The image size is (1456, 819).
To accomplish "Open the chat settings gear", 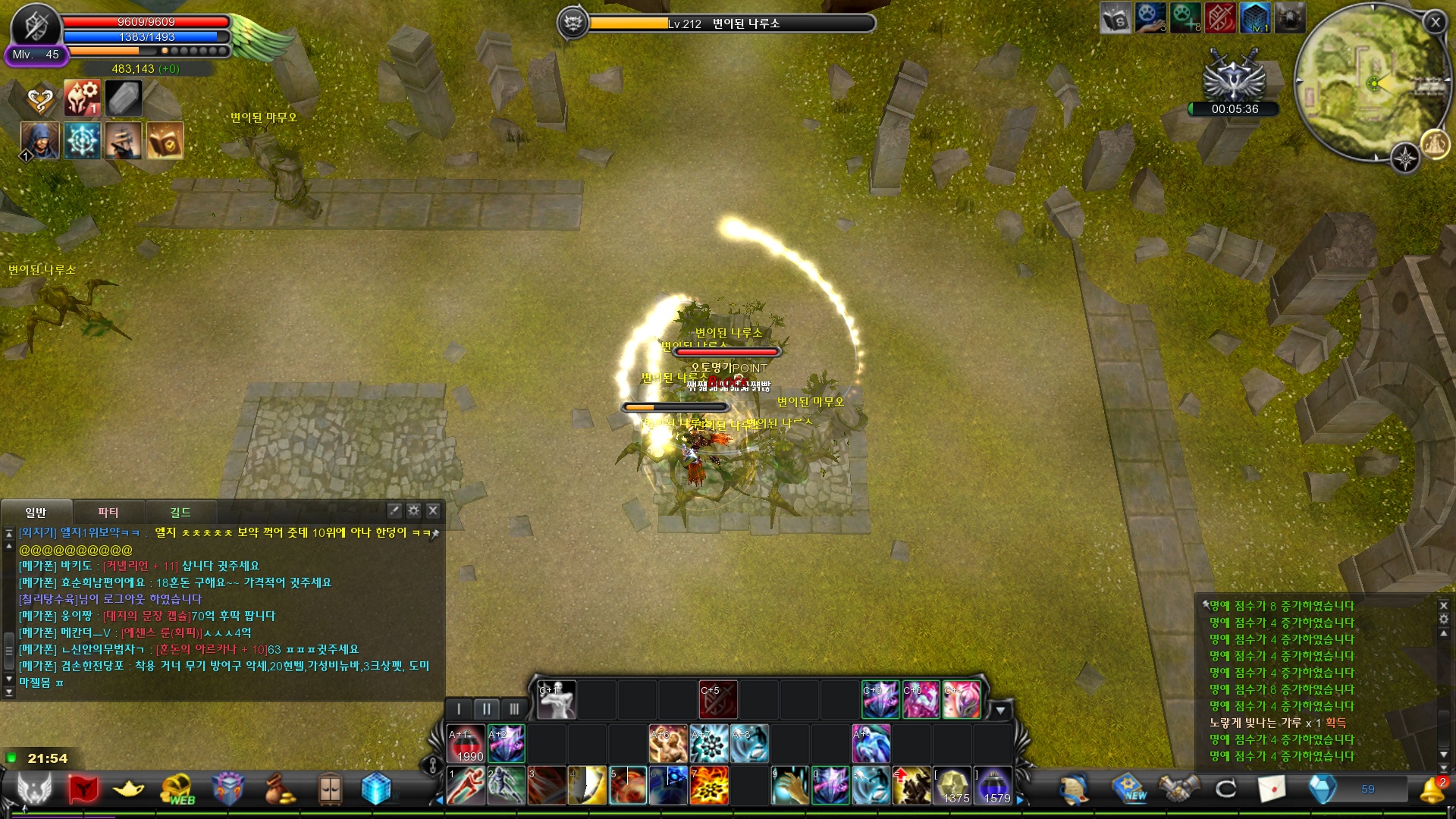I will pos(412,511).
